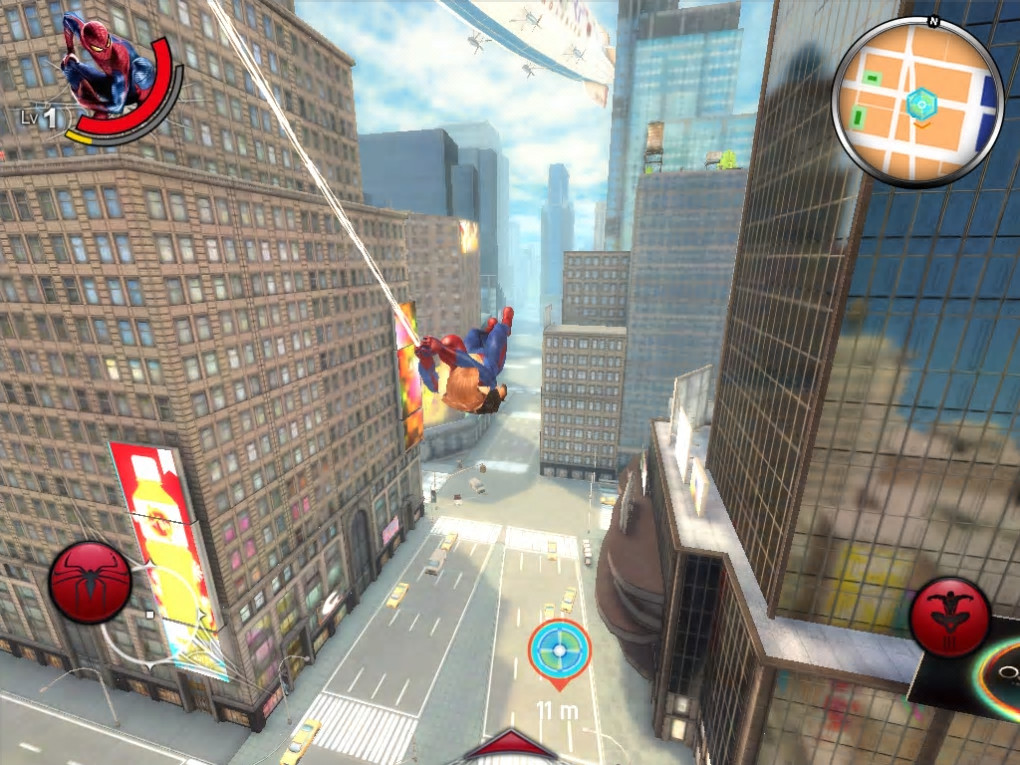Open the circular city minimap
This screenshot has width=1020, height=765.
click(x=917, y=102)
